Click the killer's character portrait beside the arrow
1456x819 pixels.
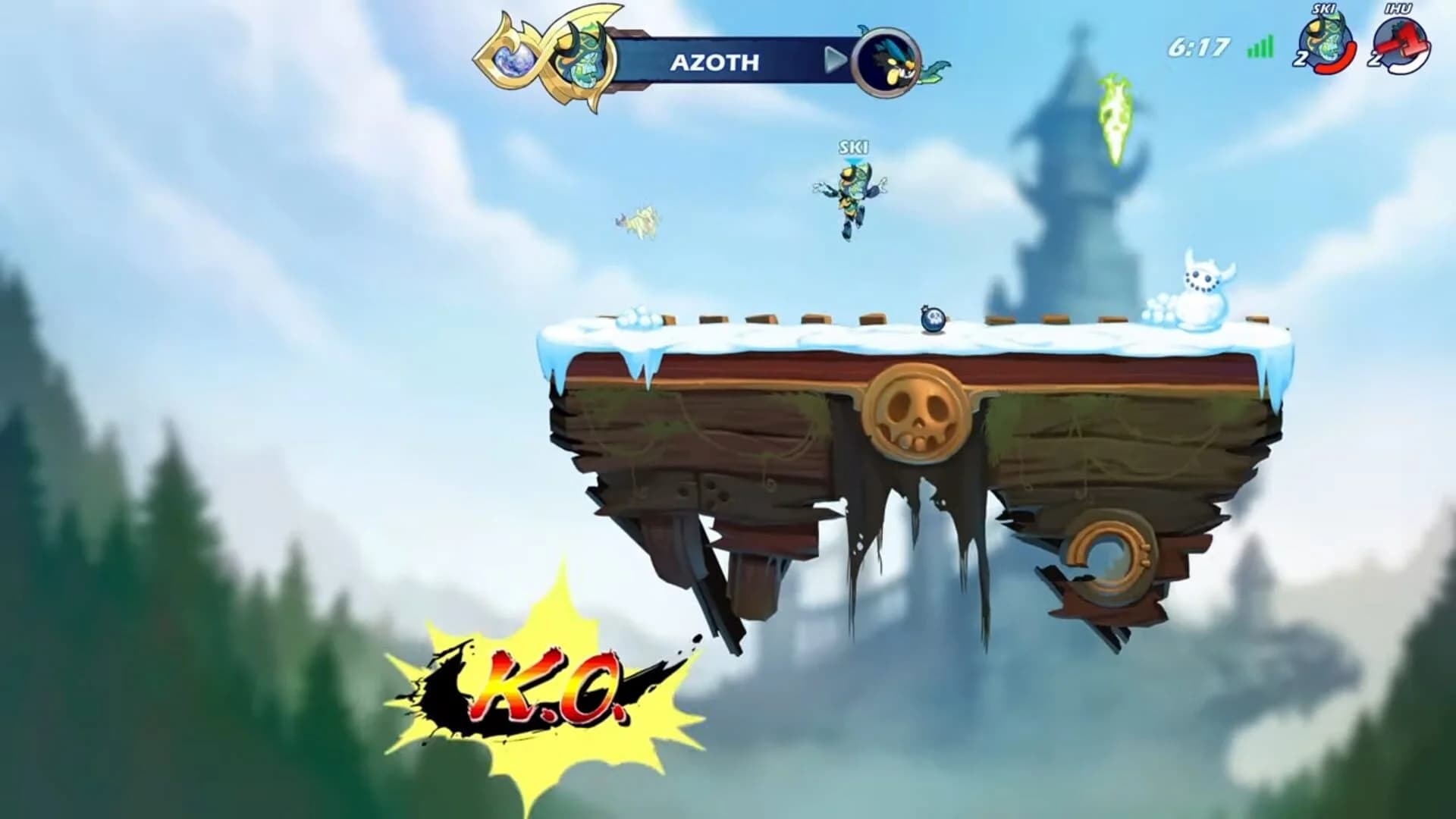point(886,61)
